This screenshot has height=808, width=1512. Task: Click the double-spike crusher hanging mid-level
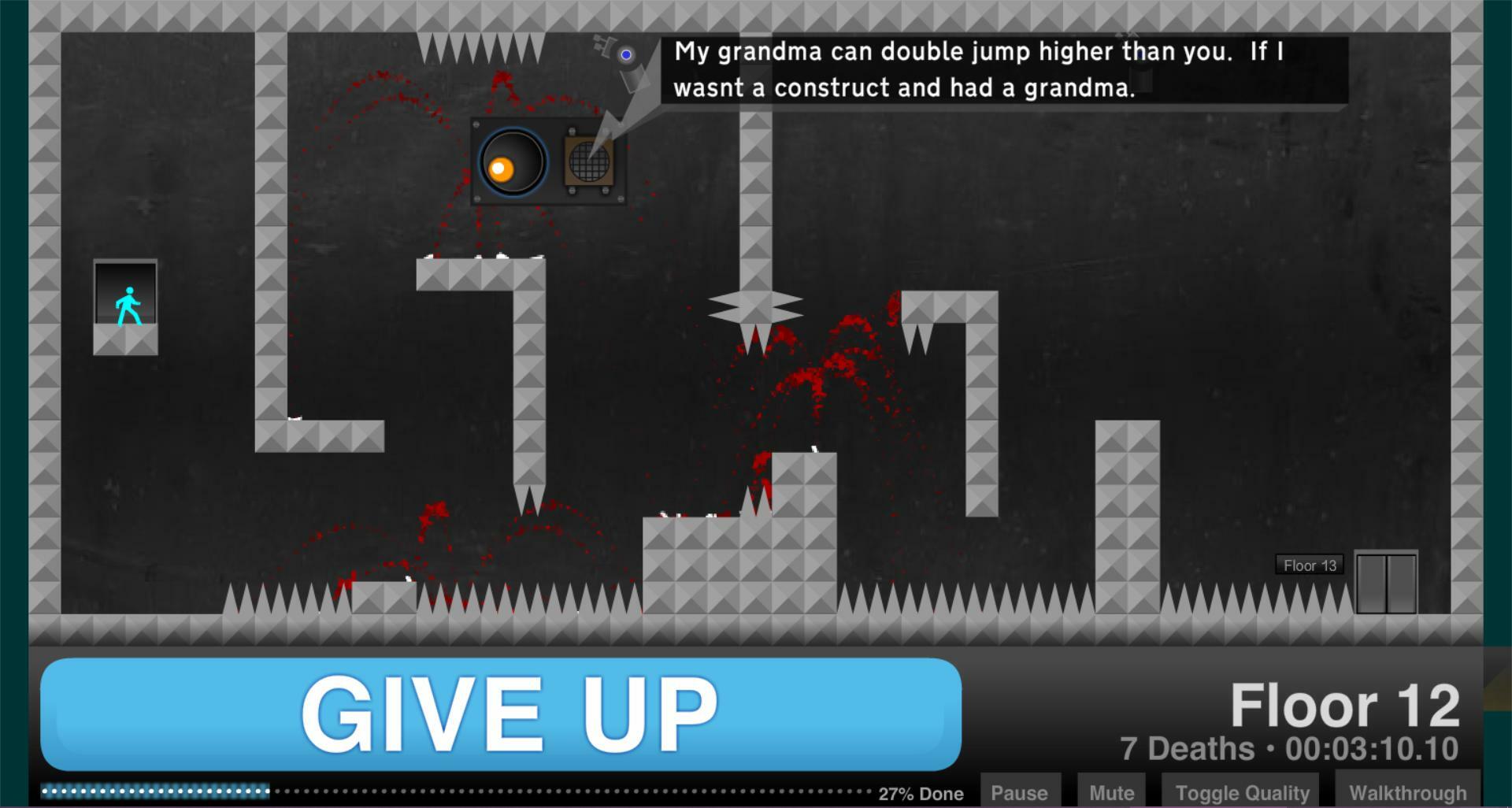755,306
